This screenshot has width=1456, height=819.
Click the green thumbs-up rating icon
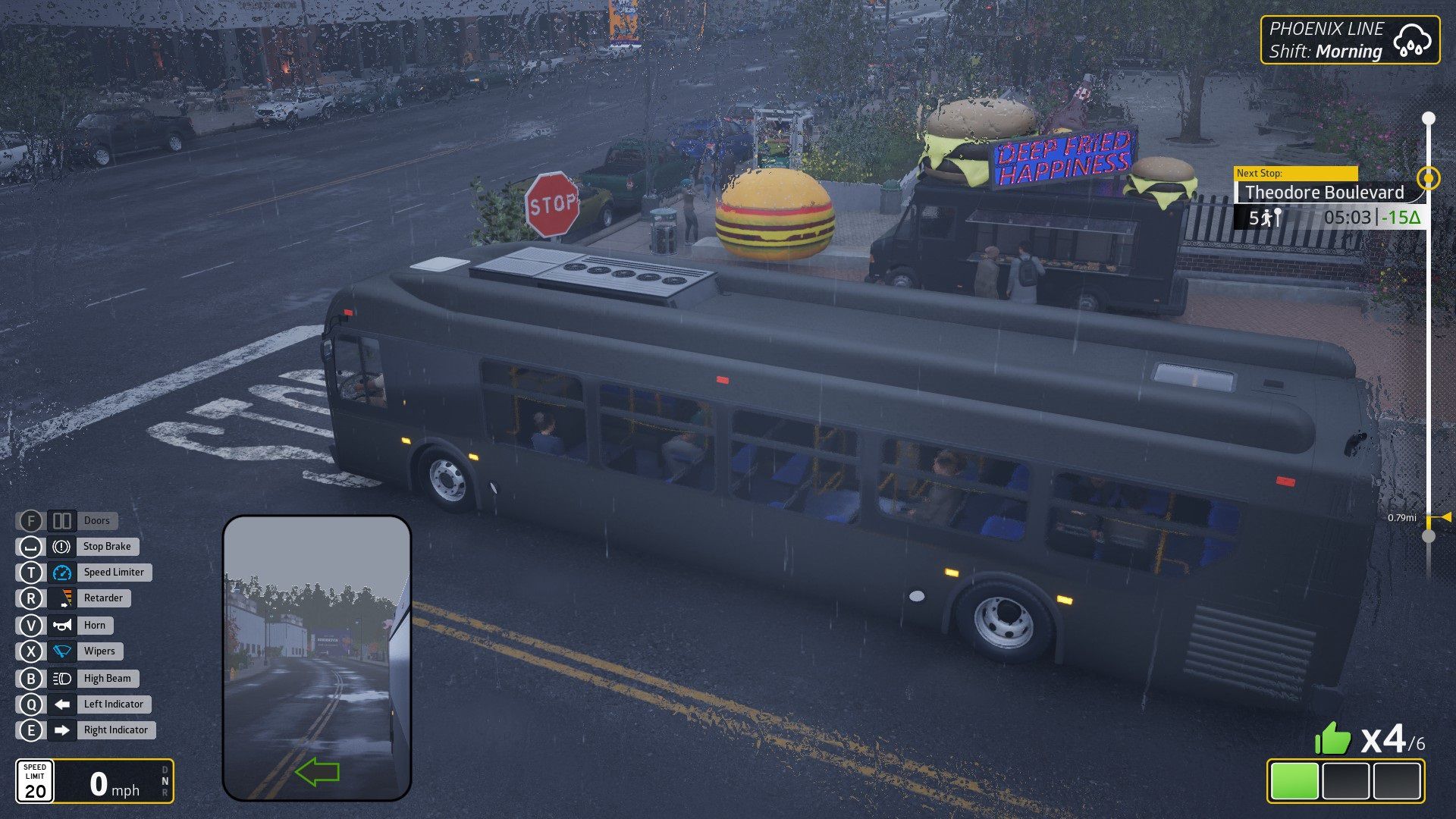(x=1332, y=738)
